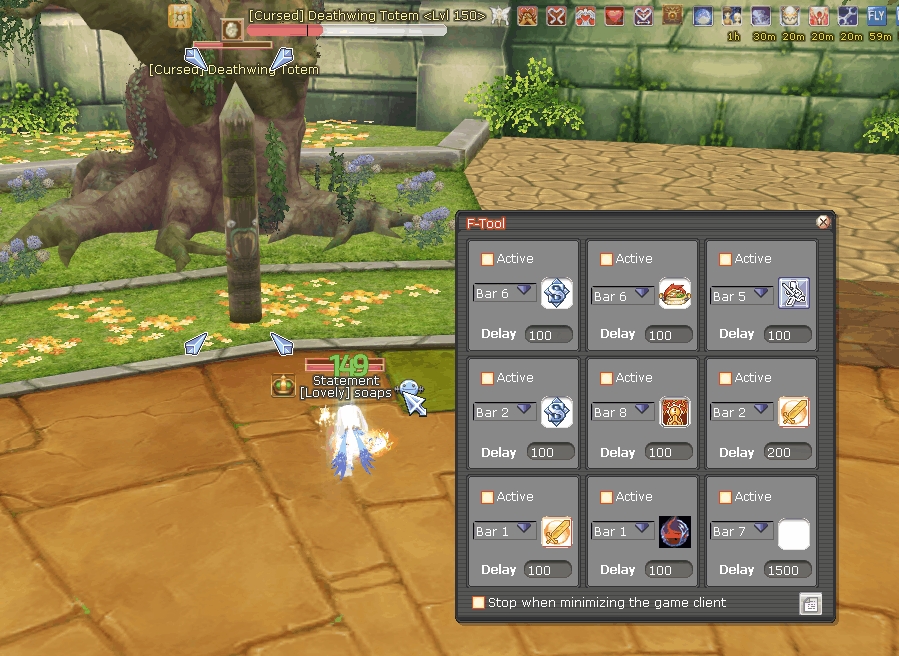The width and height of the screenshot is (899, 656).
Task: Choose the red potion flask icon
Action: [675, 531]
